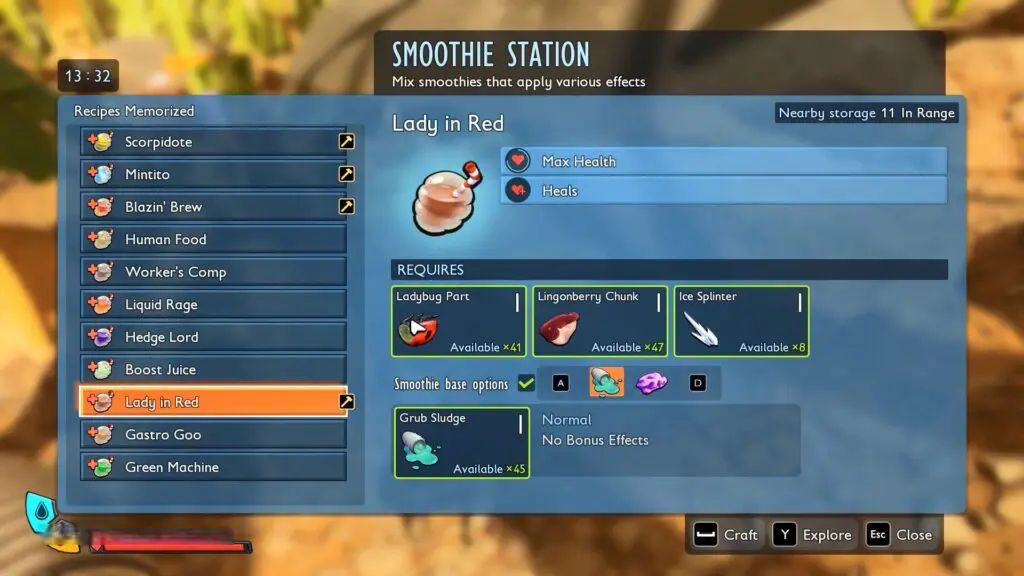Click the Ice Splinter ingredient slot
The image size is (1024, 576).
(741, 321)
